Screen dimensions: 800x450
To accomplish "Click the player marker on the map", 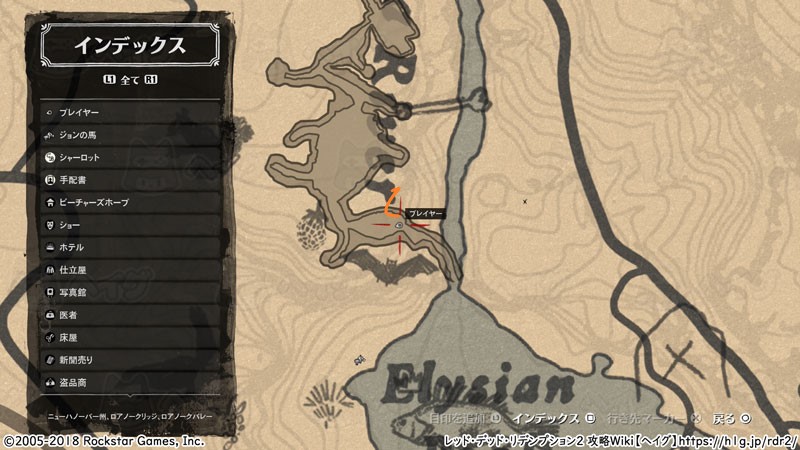I will (399, 226).
